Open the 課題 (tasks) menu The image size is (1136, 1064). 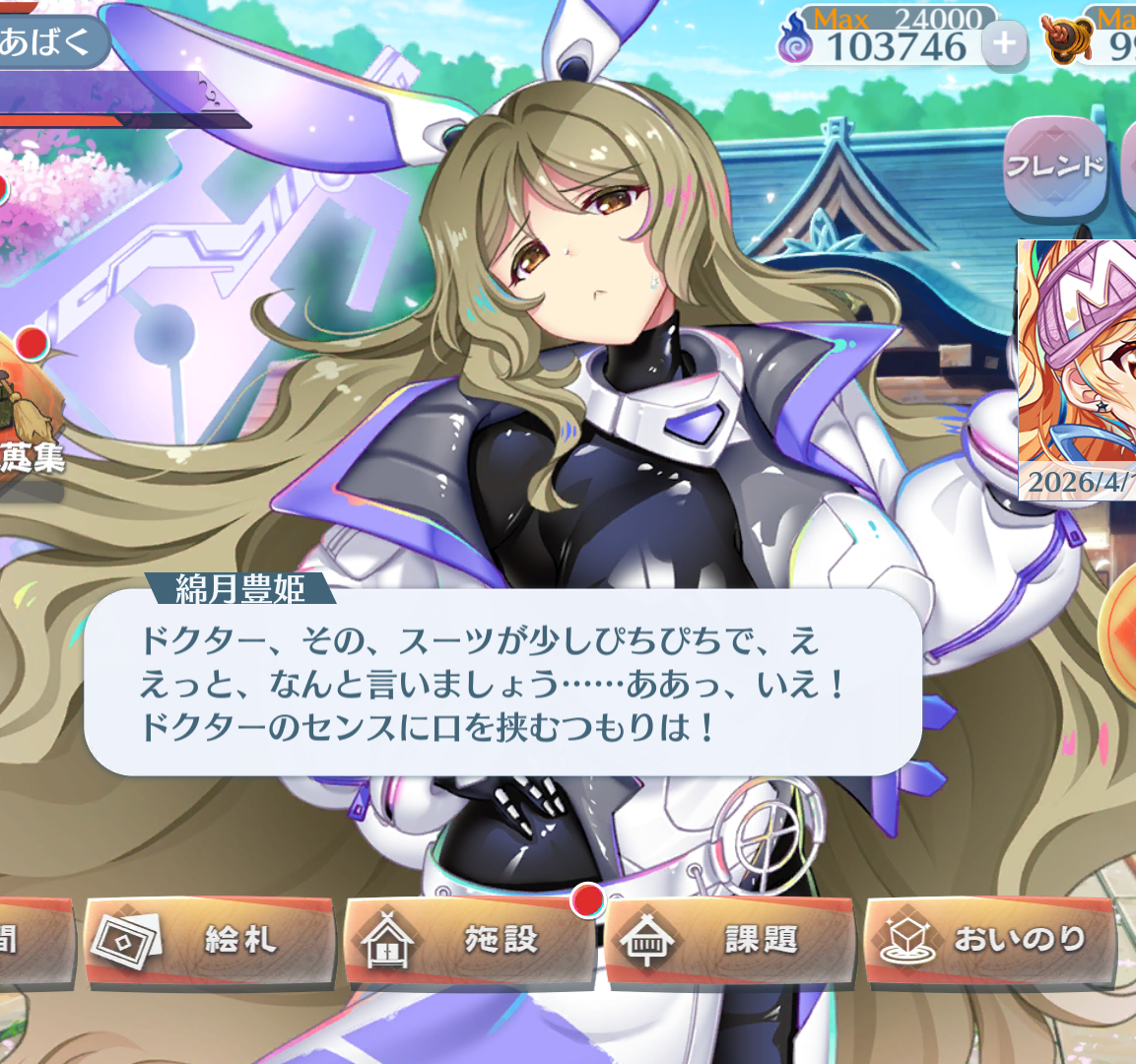[x=729, y=940]
